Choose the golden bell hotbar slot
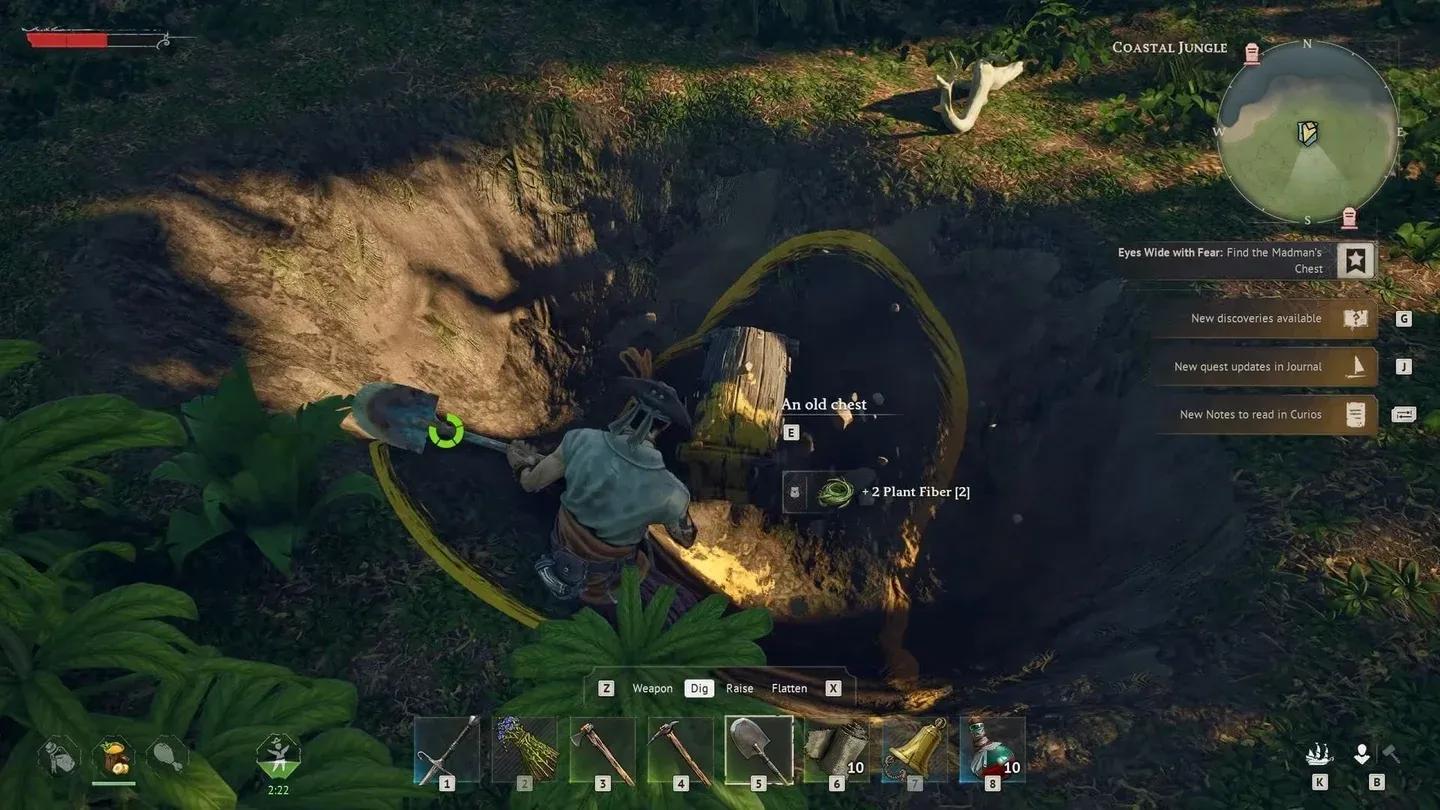This screenshot has height=810, width=1440. tap(915, 750)
